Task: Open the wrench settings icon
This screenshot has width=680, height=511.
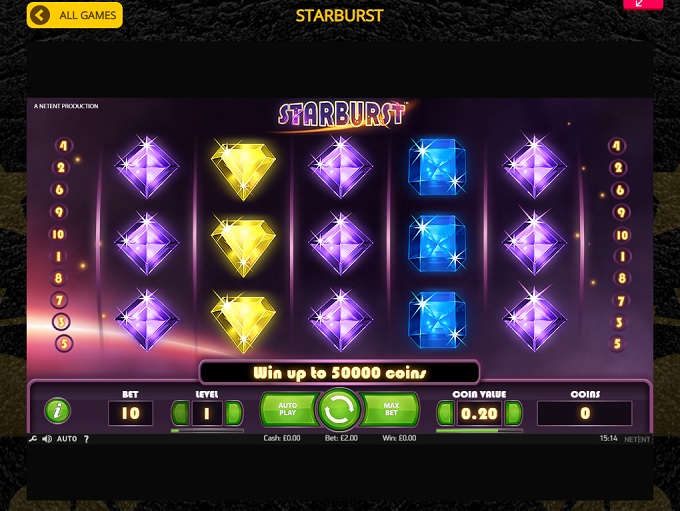Action: (32, 439)
